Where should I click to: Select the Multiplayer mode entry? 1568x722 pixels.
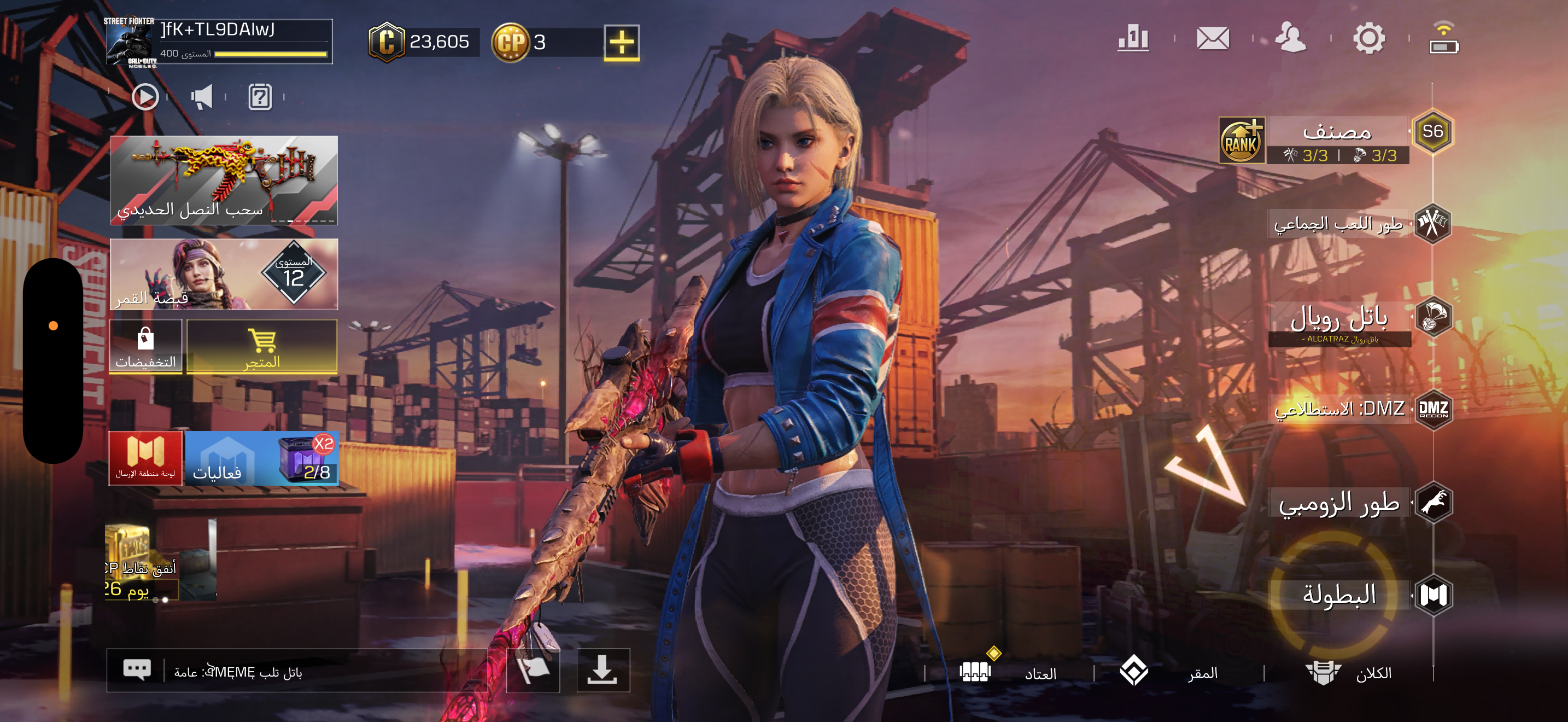coord(1339,224)
